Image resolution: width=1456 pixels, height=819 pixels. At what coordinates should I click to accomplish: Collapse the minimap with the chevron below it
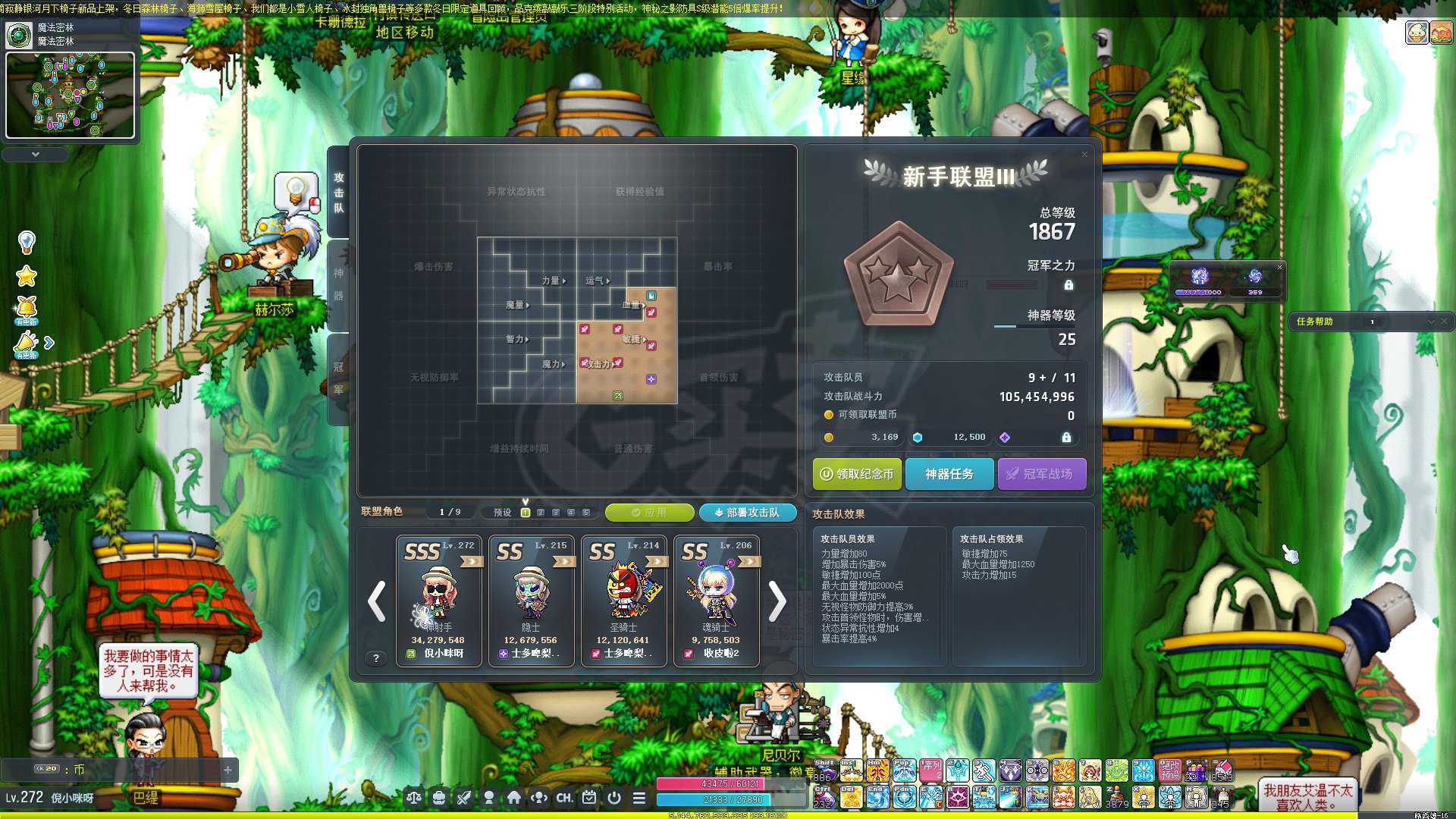click(35, 153)
